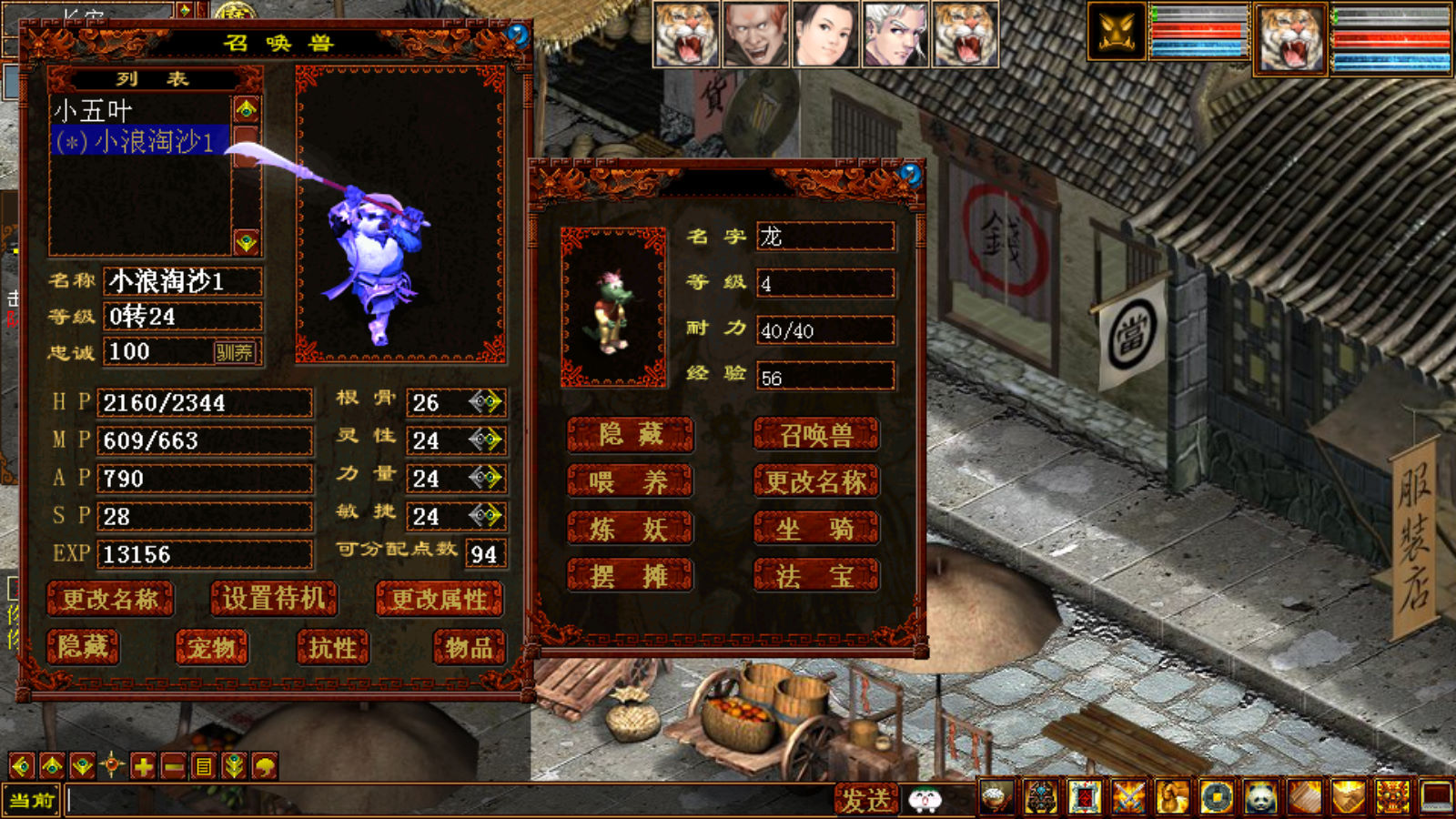Screen dimensions: 1456x819
Task: Click 更改名称 in the summon beast panel
Action: [x=110, y=599]
